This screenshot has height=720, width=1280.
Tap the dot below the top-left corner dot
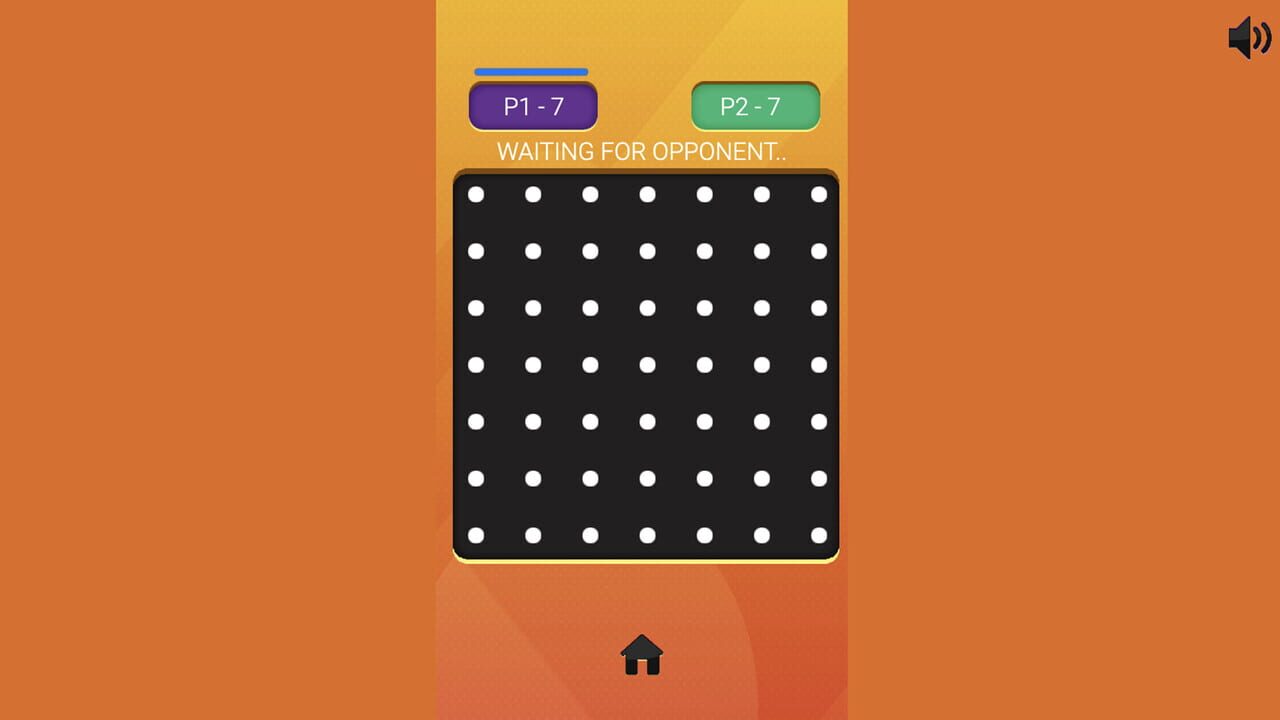click(475, 251)
